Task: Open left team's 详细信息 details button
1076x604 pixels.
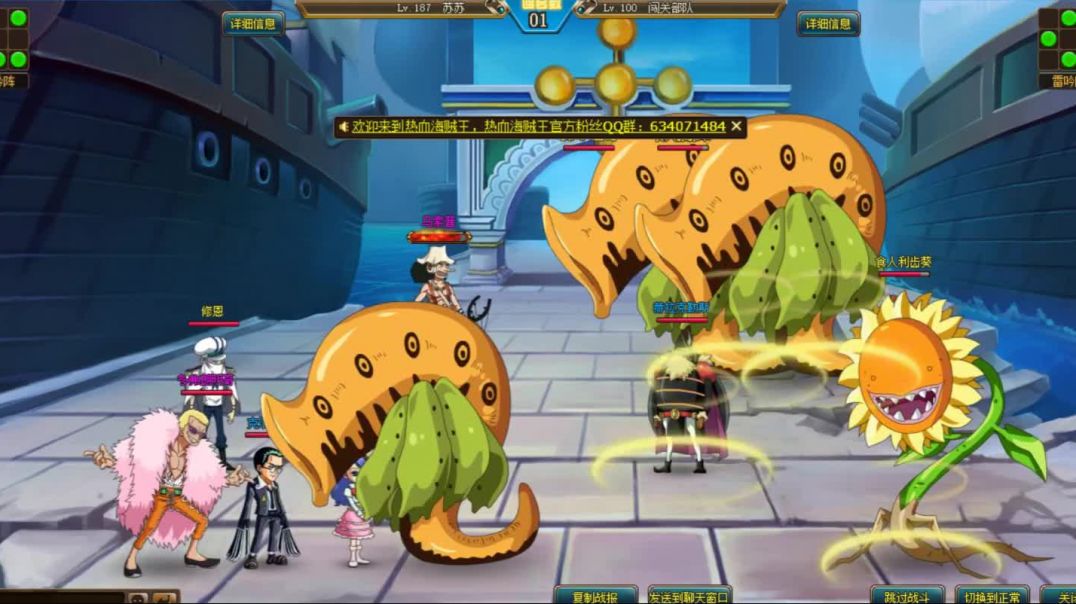Action: 253,23
